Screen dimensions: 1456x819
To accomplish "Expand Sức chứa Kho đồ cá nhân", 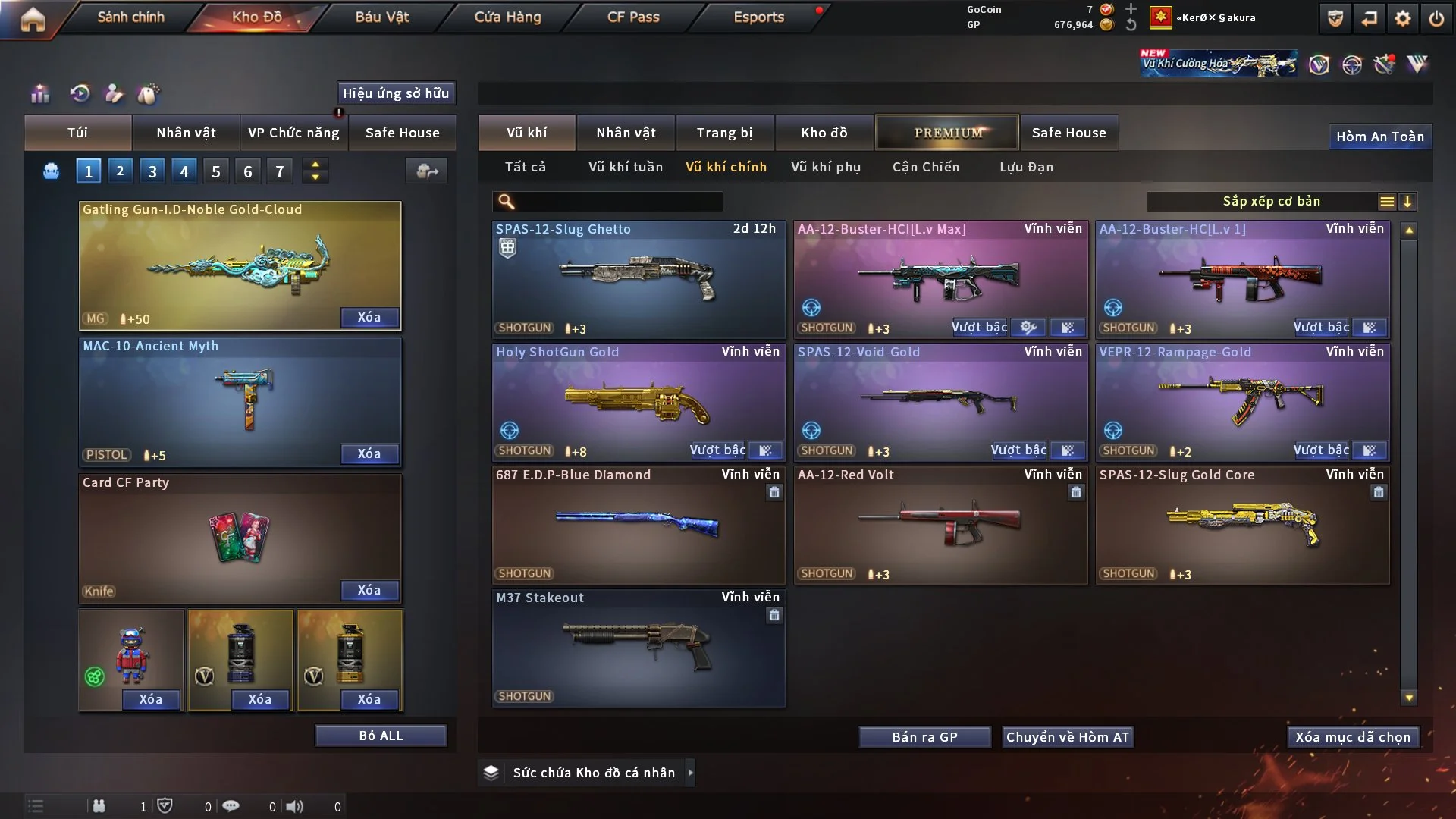I will 594,773.
